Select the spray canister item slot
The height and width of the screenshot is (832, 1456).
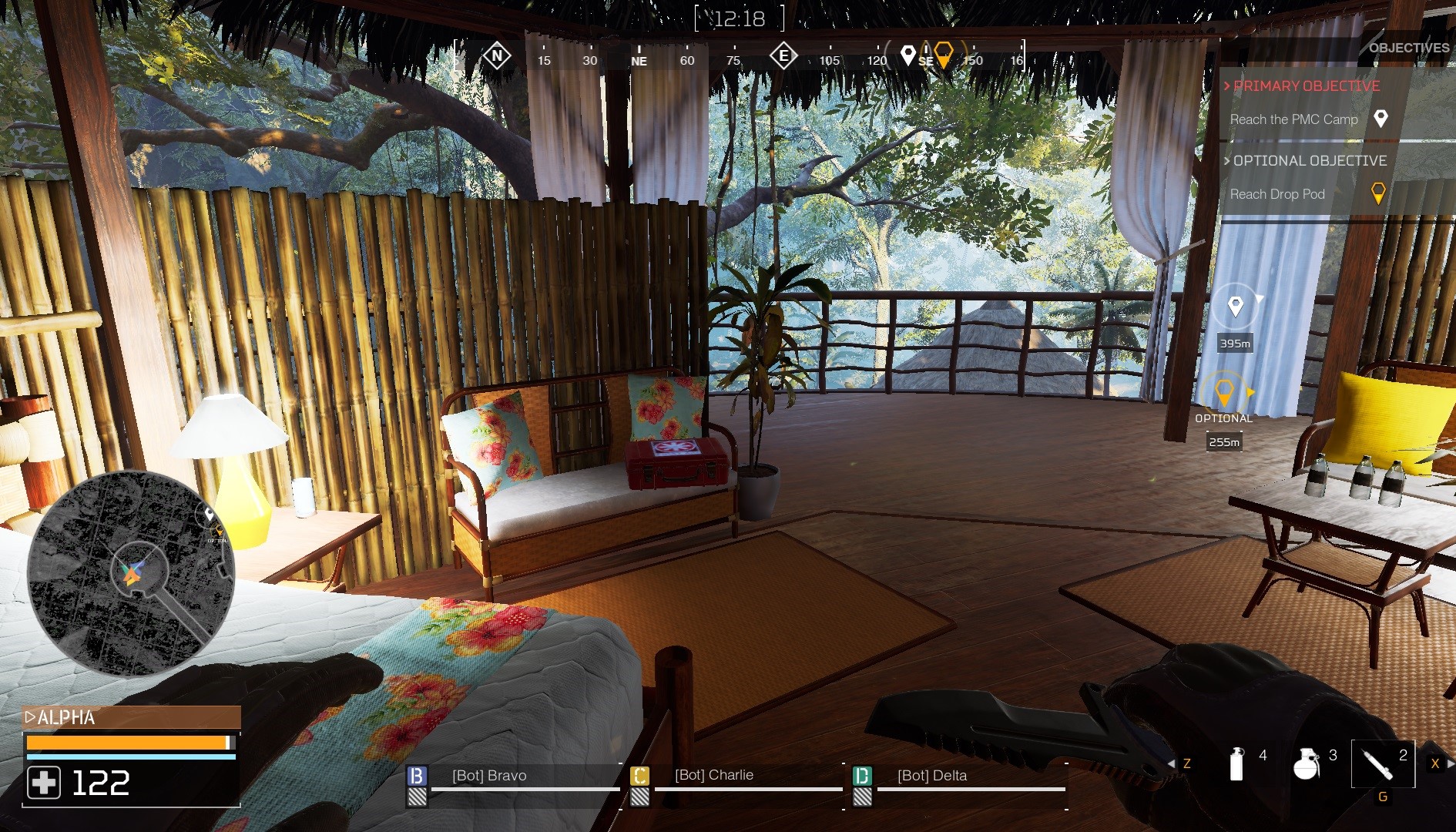point(1237,763)
